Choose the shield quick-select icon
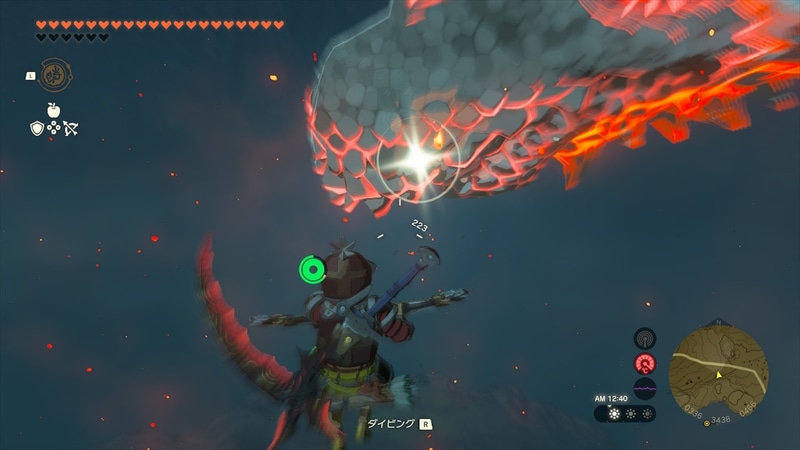 (x=37, y=128)
